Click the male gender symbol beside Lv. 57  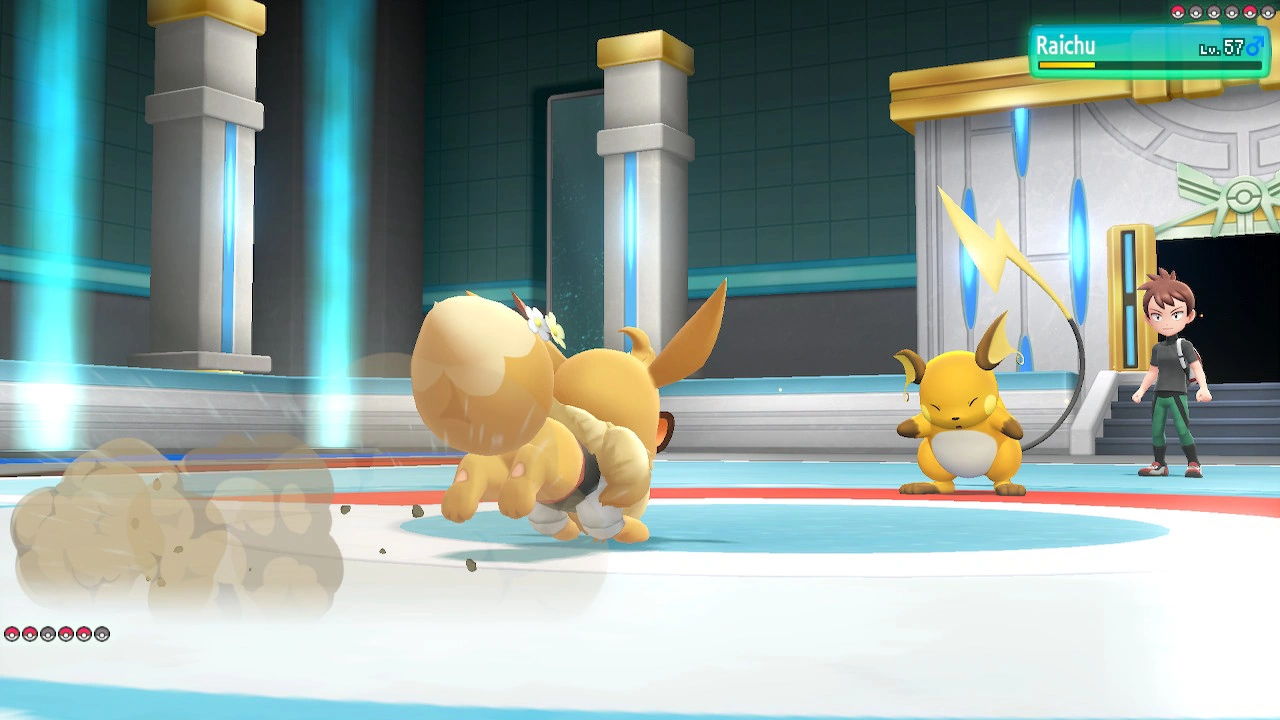click(1256, 48)
